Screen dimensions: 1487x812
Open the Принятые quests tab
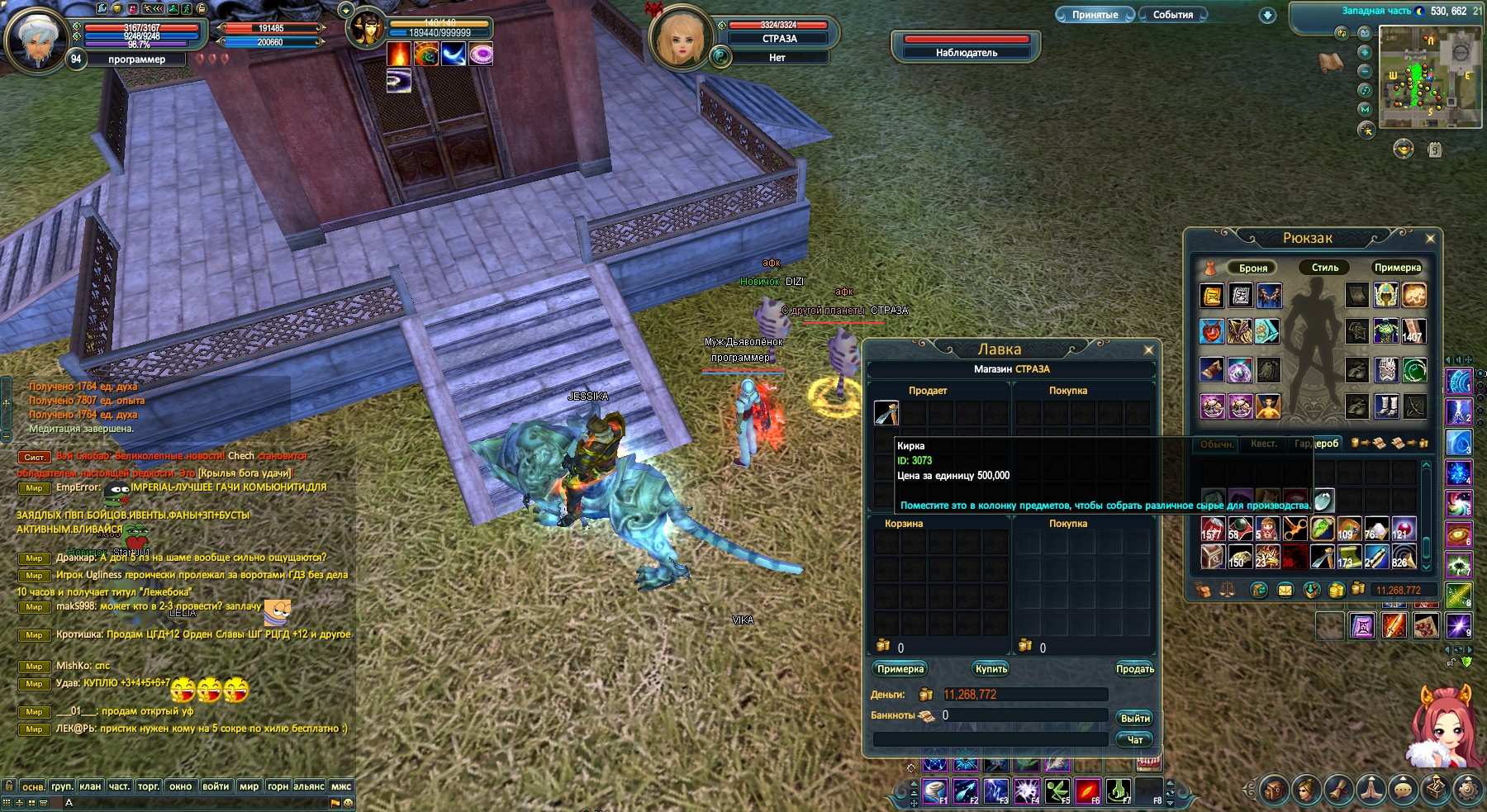(1095, 15)
